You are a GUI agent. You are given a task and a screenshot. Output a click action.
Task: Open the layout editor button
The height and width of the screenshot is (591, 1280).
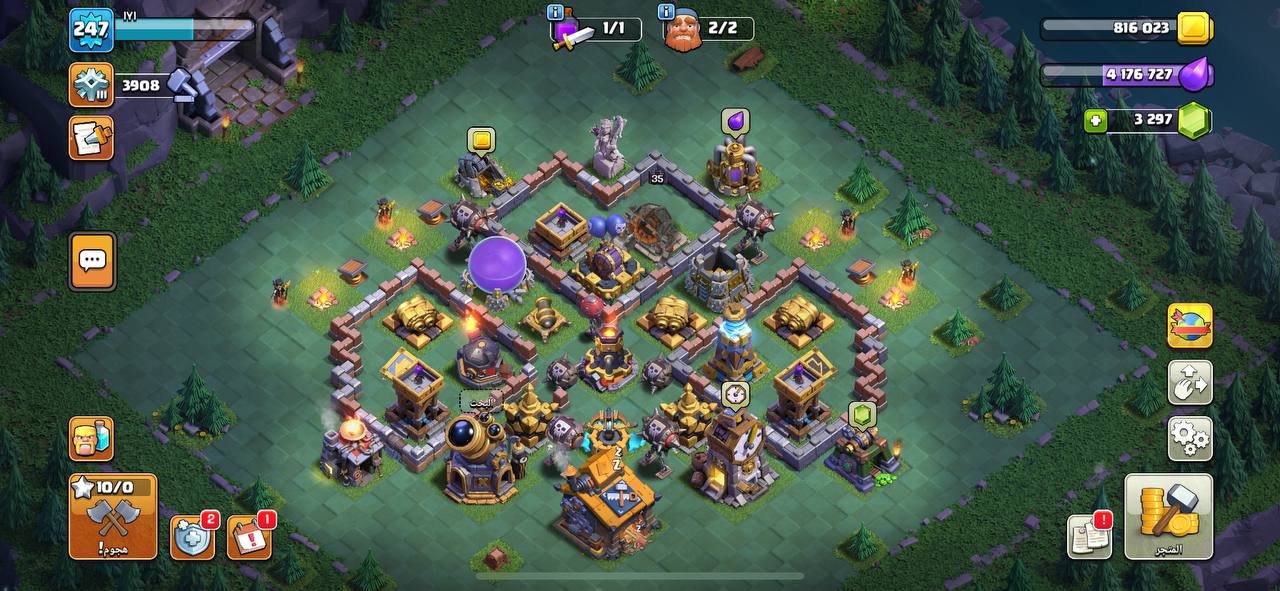pos(1189,382)
